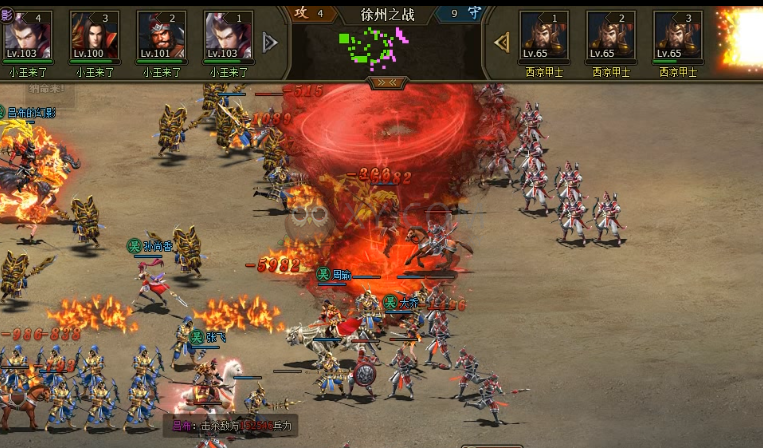This screenshot has width=763, height=448.
Task: Collapse the minimap panel with the double-arrow tab
Action: [x=385, y=83]
